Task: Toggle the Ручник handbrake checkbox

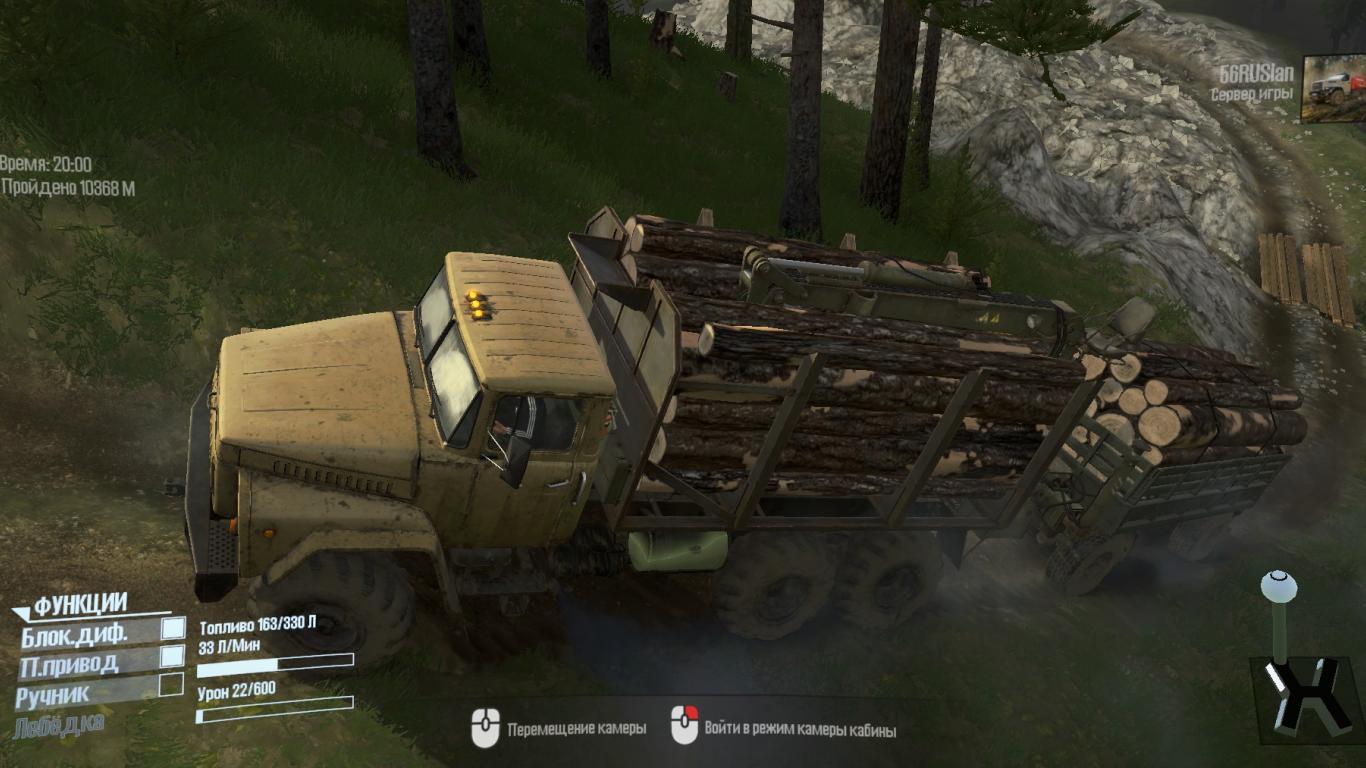Action: click(172, 686)
